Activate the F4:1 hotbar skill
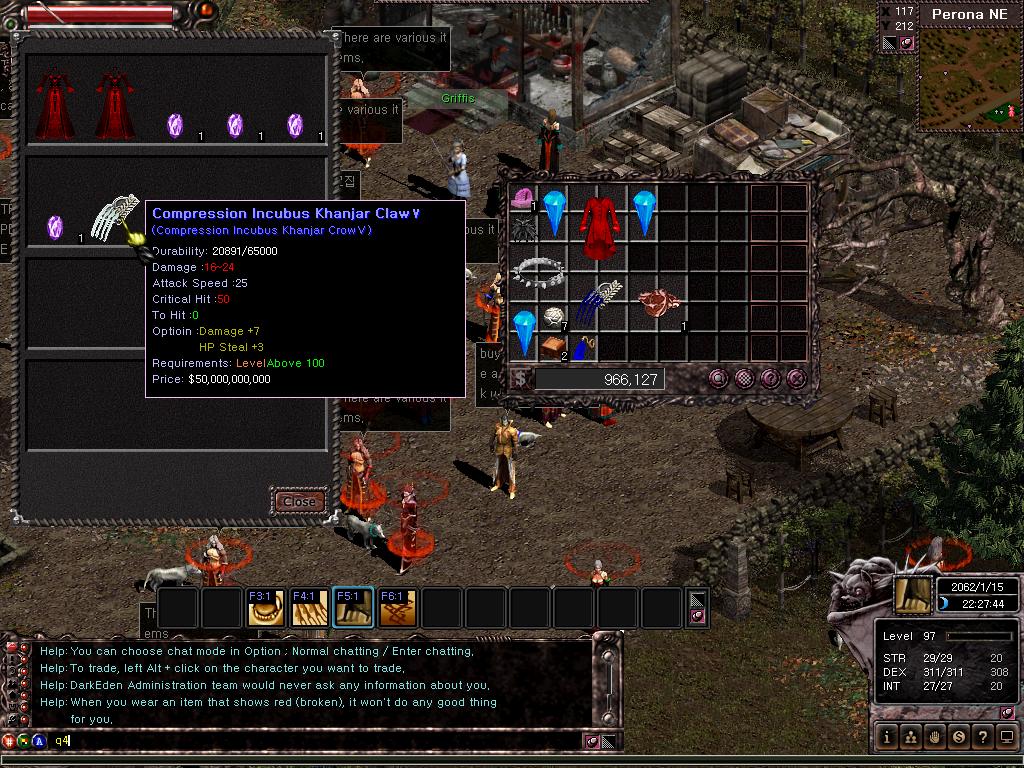 [309, 608]
